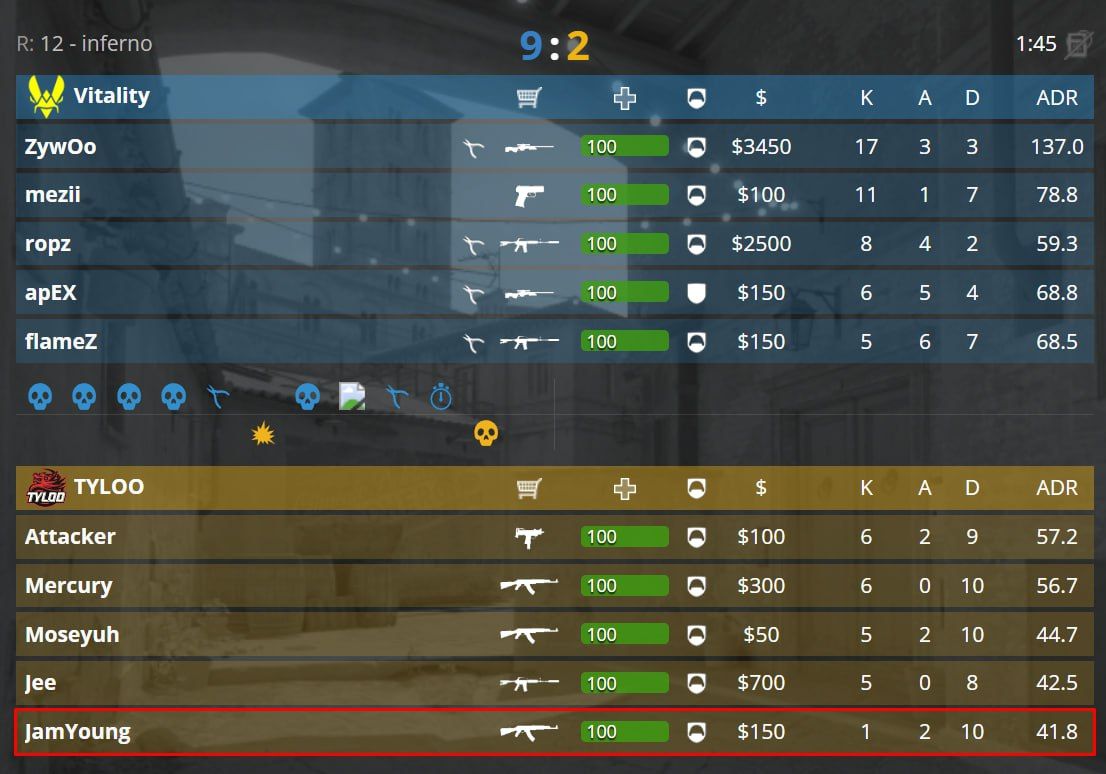Open mezii's player entry

53,195
